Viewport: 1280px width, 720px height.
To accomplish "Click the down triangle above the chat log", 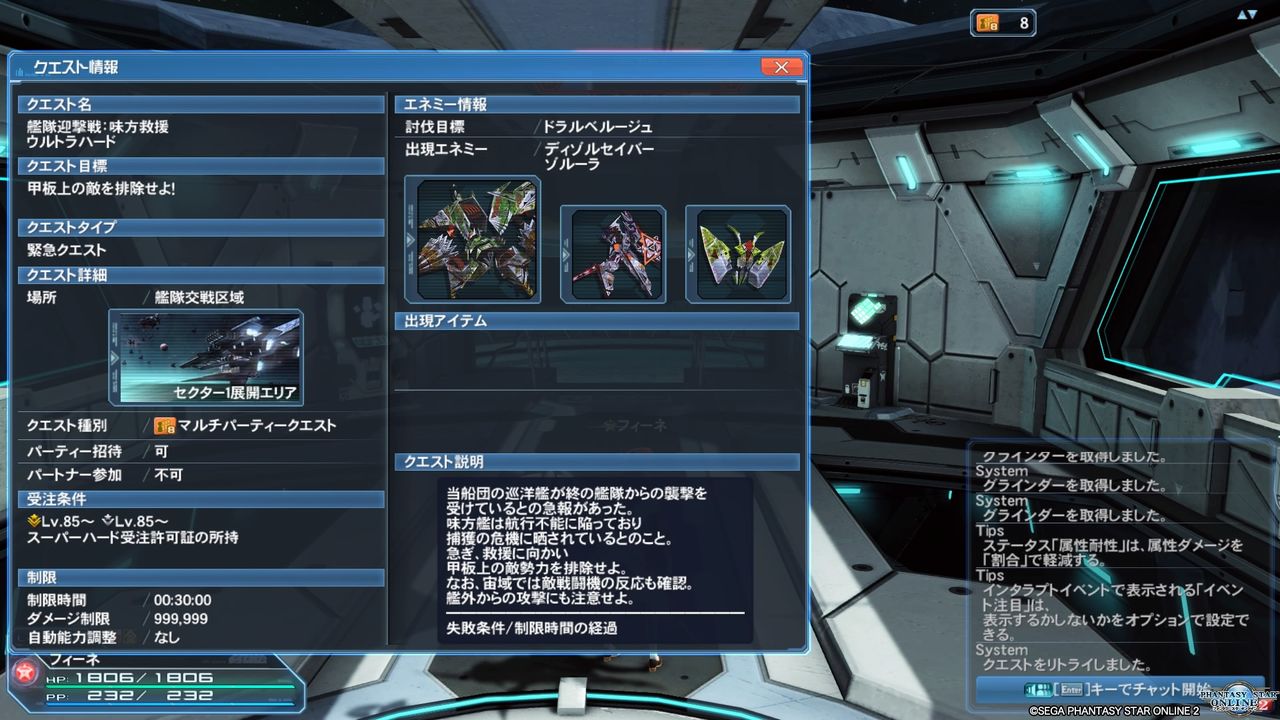I will pyautogui.click(x=1253, y=13).
